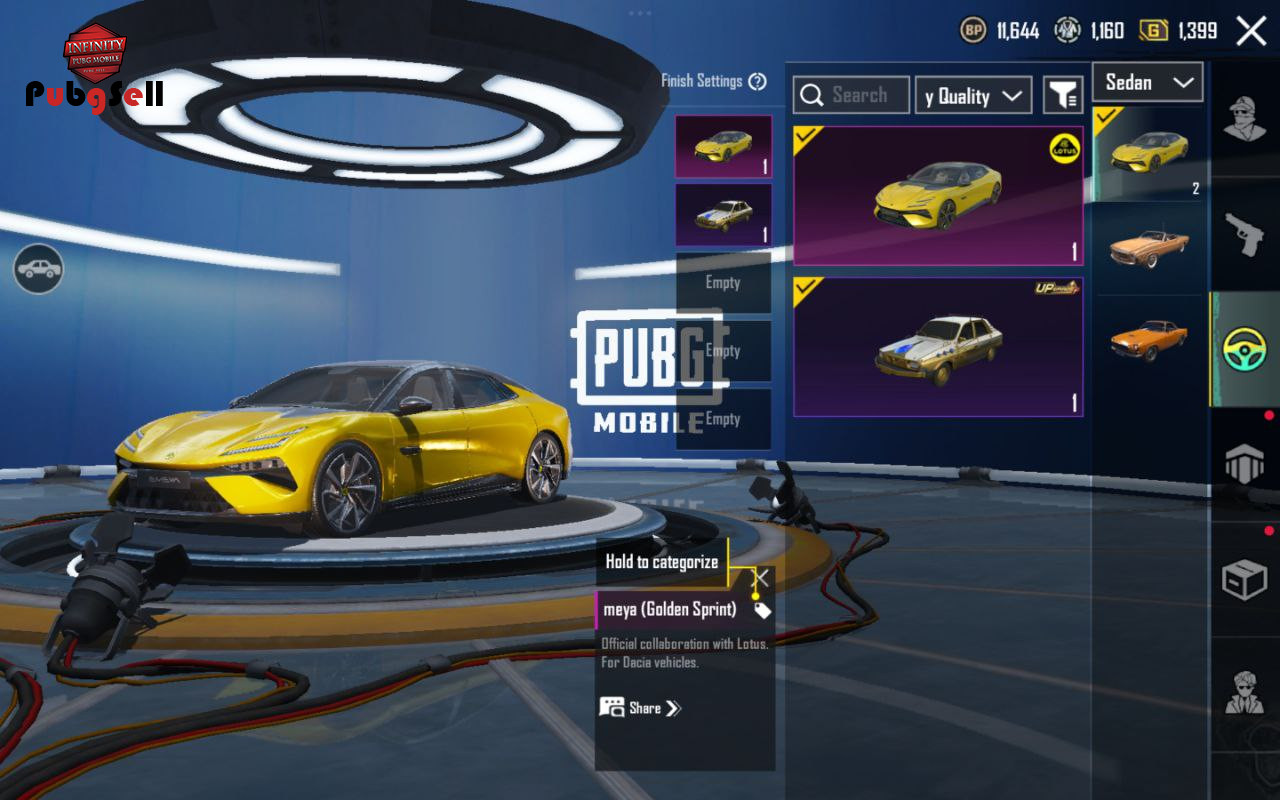Screen dimensions: 1280x800
Task: Choose the orange convertible in the vehicle list
Action: 1149,247
